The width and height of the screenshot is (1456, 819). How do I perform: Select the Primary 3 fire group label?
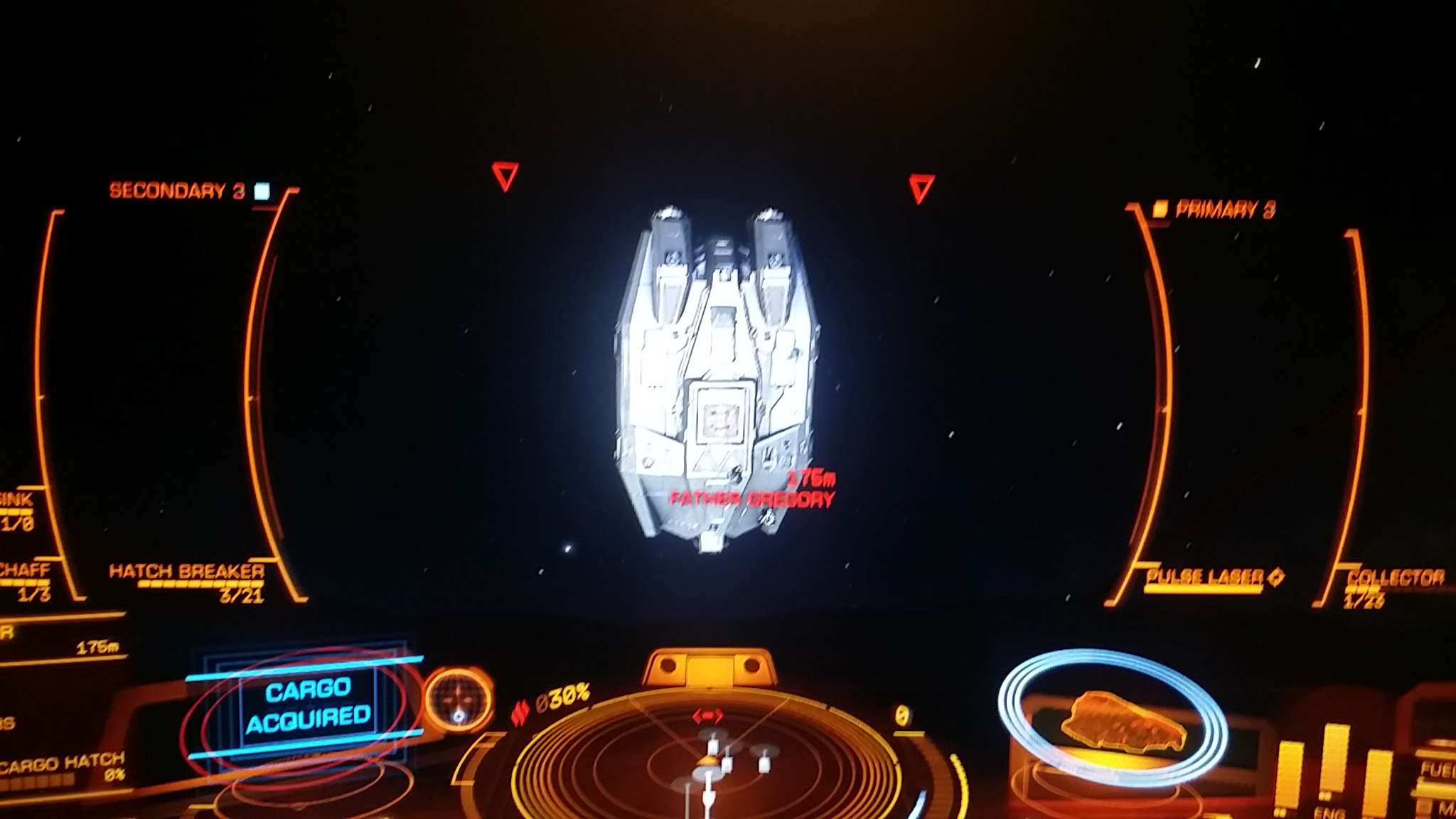click(1224, 209)
